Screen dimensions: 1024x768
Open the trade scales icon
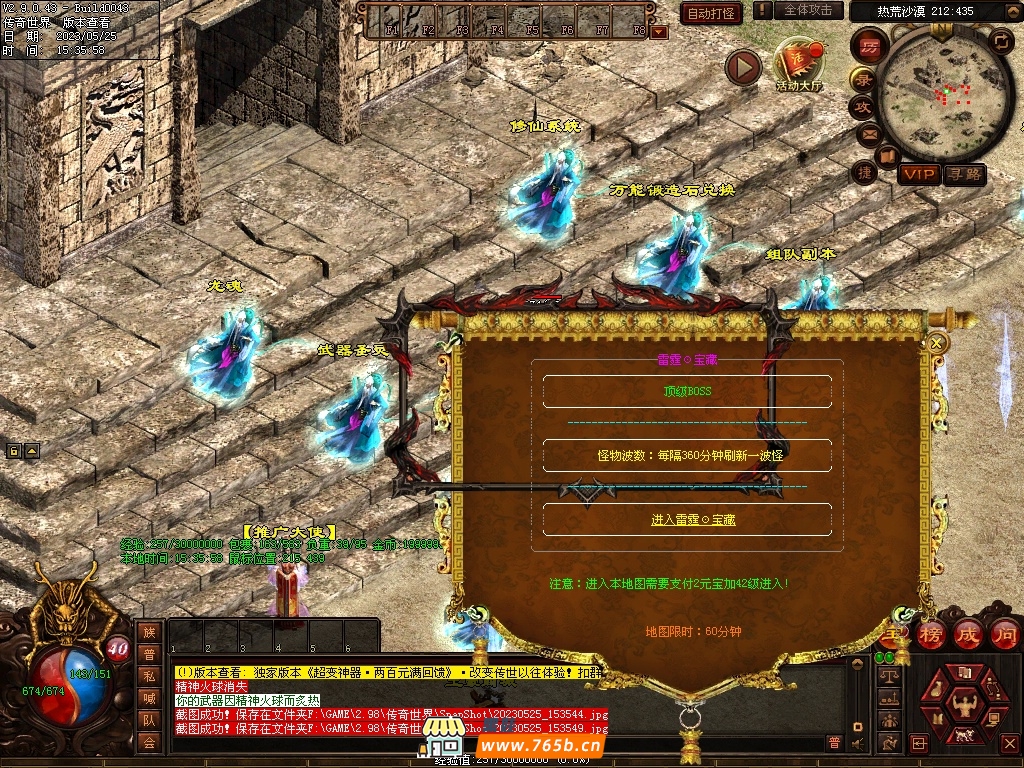(x=887, y=676)
